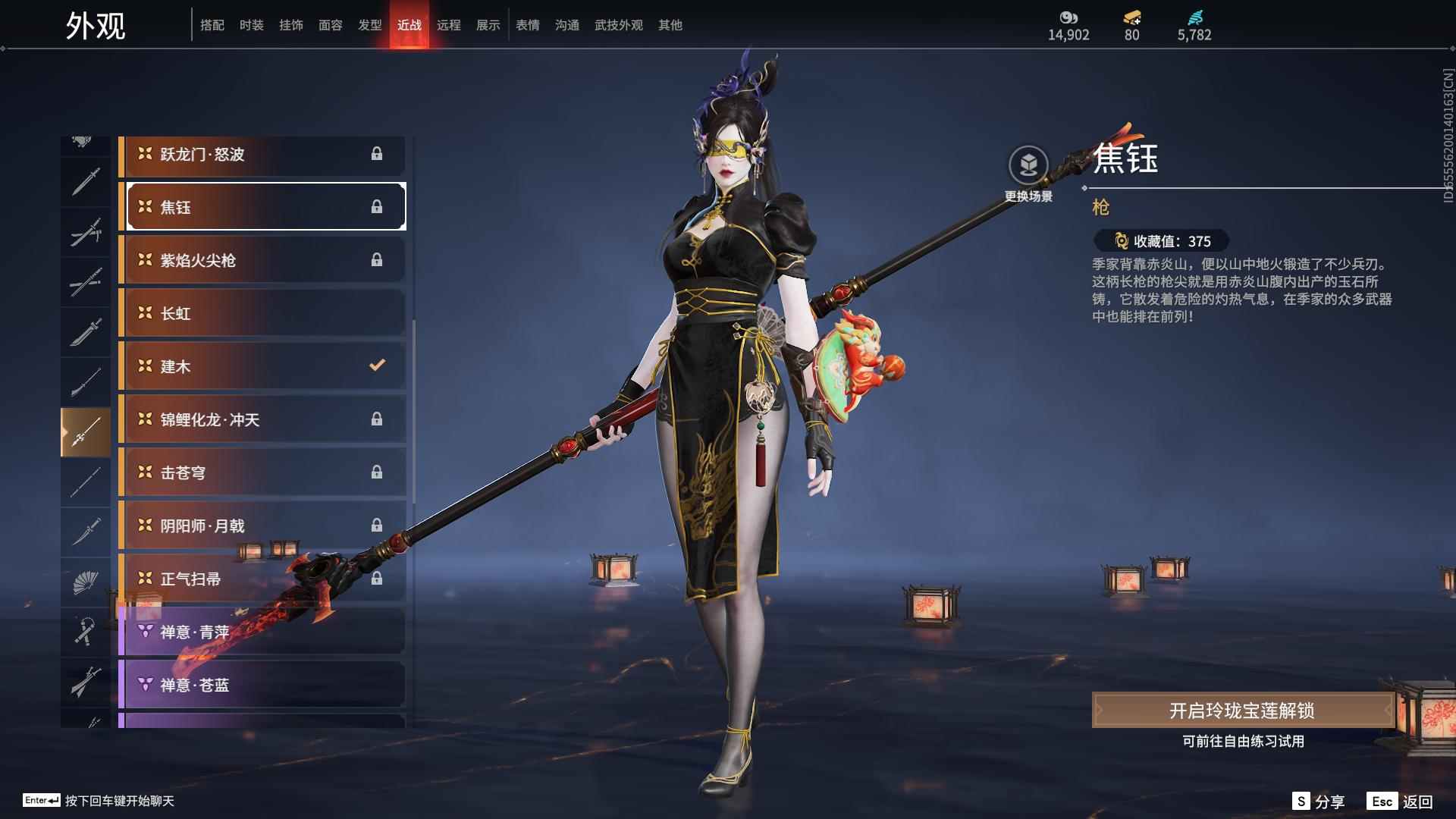Viewport: 1456px width, 819px height.
Task: Click the checkmark on equipped 建木 spear
Action: click(x=377, y=366)
